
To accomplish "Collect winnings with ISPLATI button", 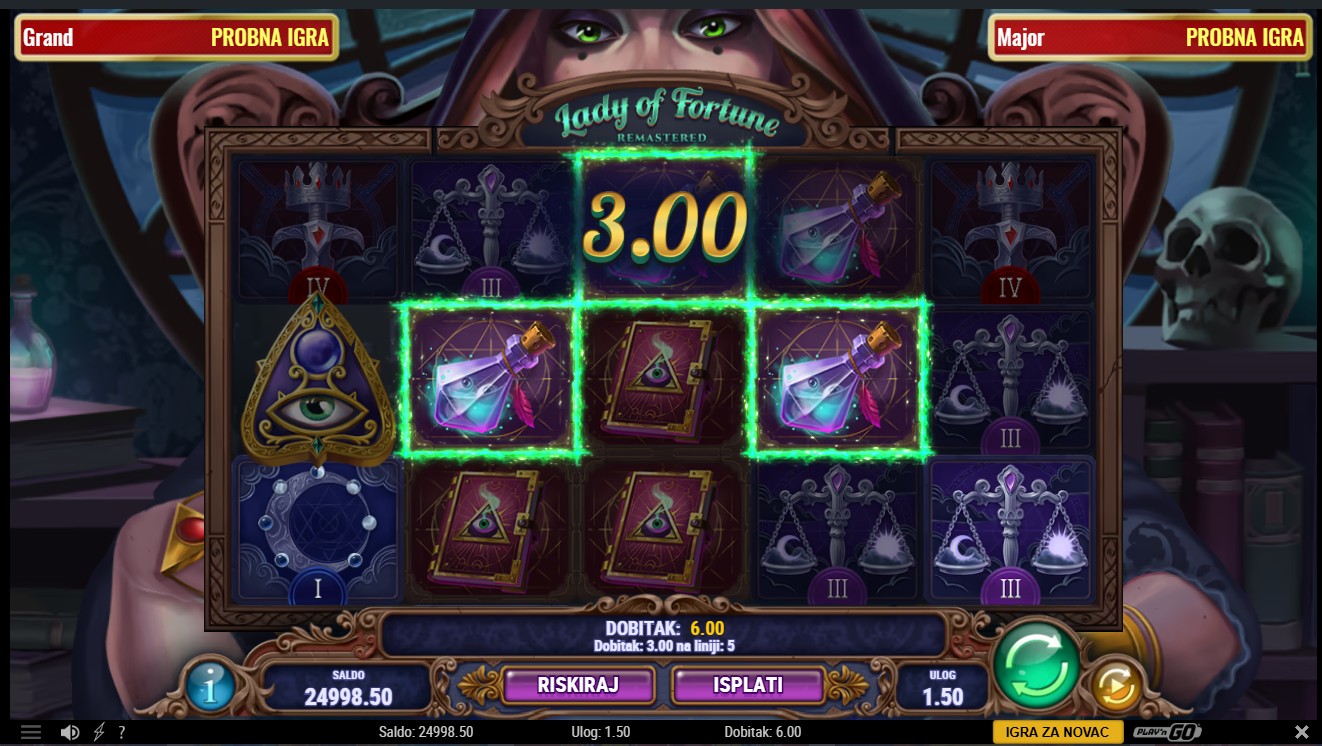I will pyautogui.click(x=748, y=686).
